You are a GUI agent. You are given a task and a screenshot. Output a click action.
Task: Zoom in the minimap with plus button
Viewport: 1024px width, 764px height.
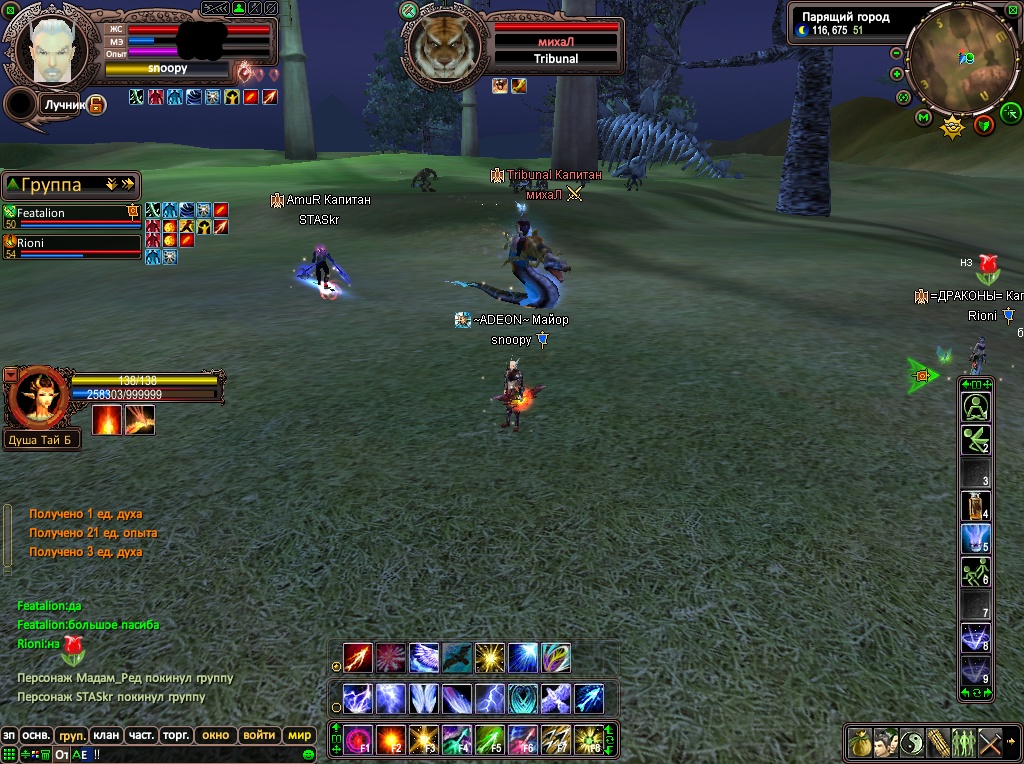click(896, 74)
